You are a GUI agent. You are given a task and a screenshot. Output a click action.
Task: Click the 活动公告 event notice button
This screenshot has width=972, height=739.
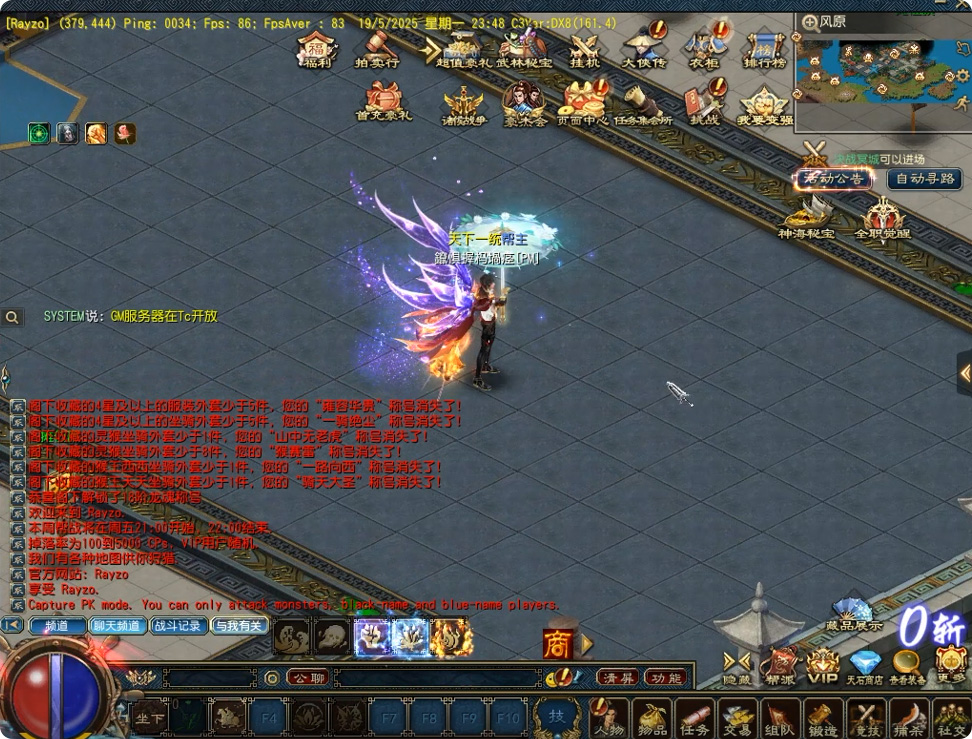point(833,179)
